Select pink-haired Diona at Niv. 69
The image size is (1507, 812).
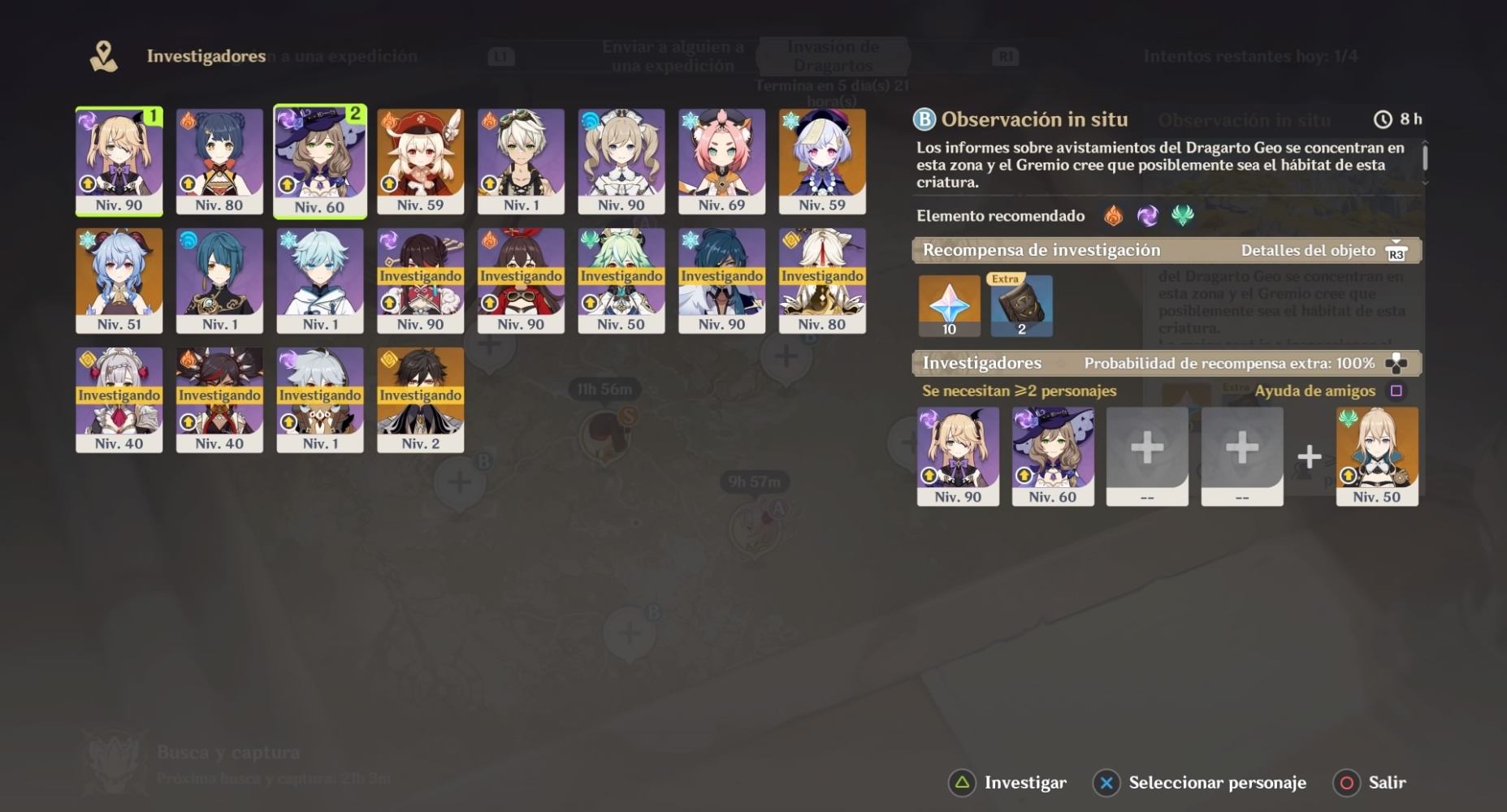pyautogui.click(x=721, y=161)
